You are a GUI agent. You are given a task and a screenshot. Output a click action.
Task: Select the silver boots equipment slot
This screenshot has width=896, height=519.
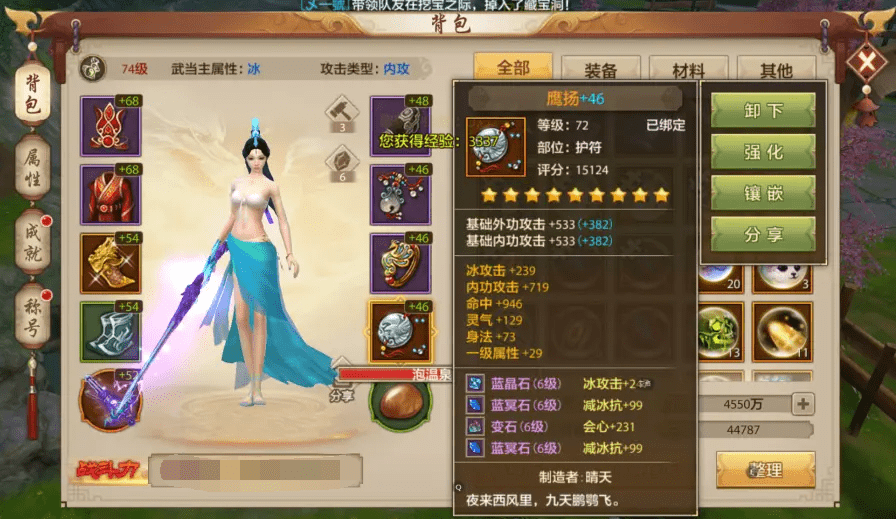(111, 331)
